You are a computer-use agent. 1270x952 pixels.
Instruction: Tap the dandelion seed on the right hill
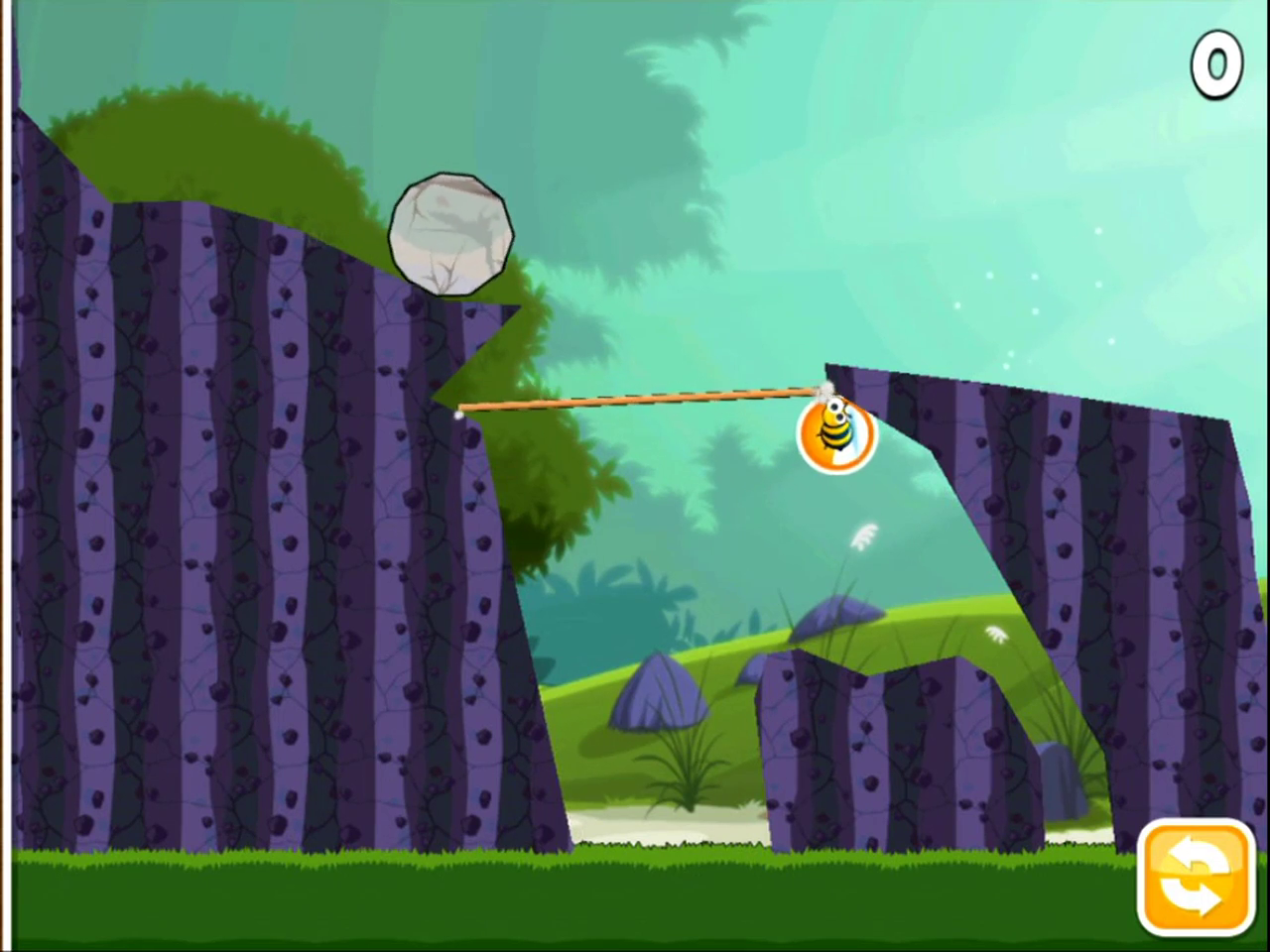(995, 635)
